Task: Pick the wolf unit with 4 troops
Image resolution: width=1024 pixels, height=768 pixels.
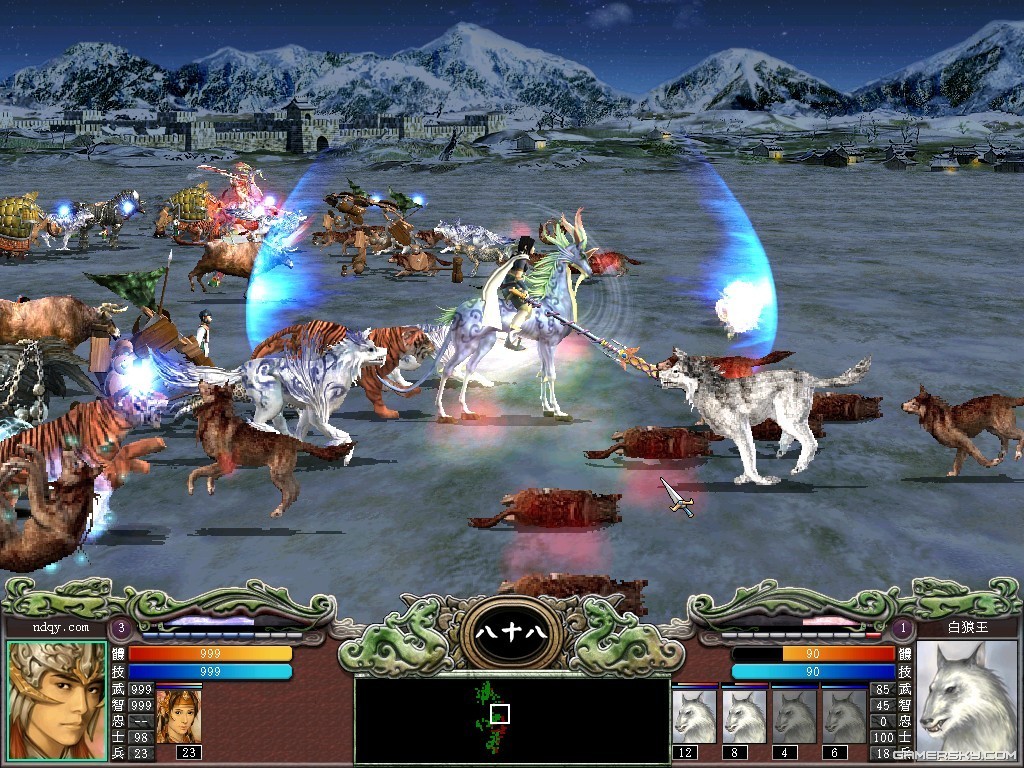Action: coord(795,715)
